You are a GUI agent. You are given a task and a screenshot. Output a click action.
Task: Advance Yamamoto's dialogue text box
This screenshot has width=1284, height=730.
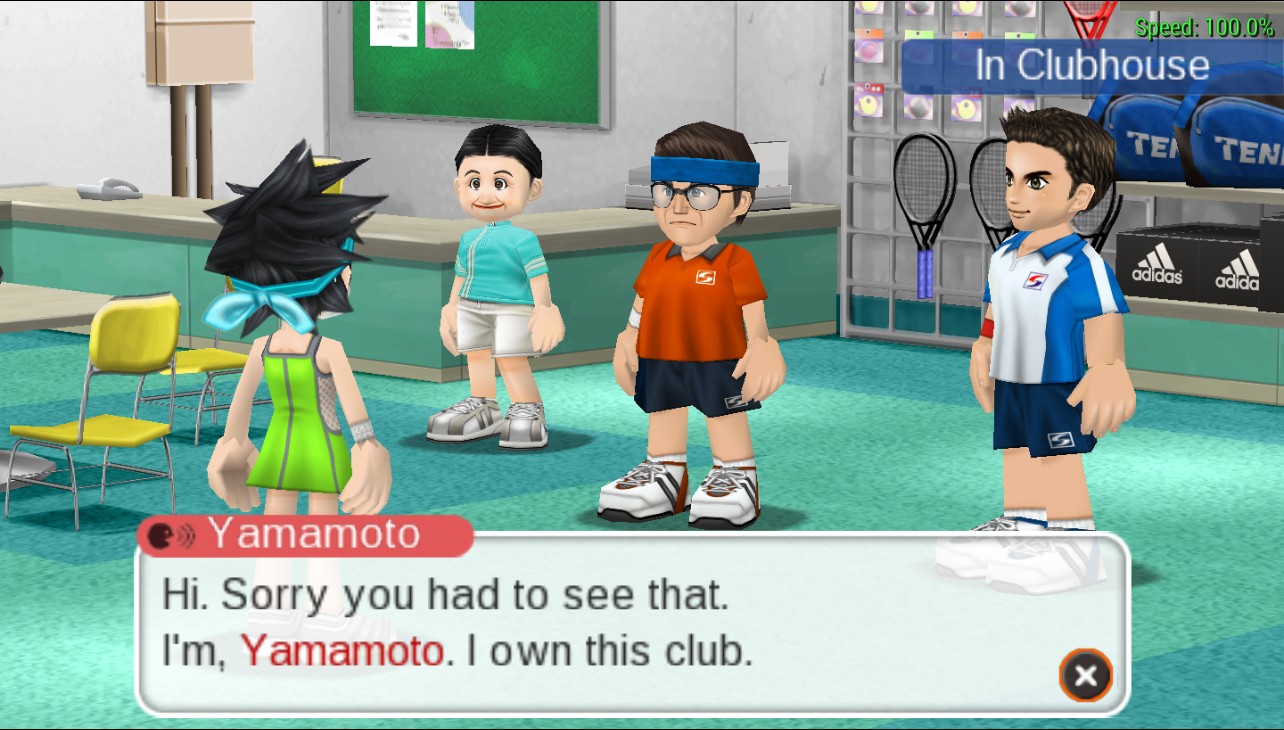pos(600,625)
